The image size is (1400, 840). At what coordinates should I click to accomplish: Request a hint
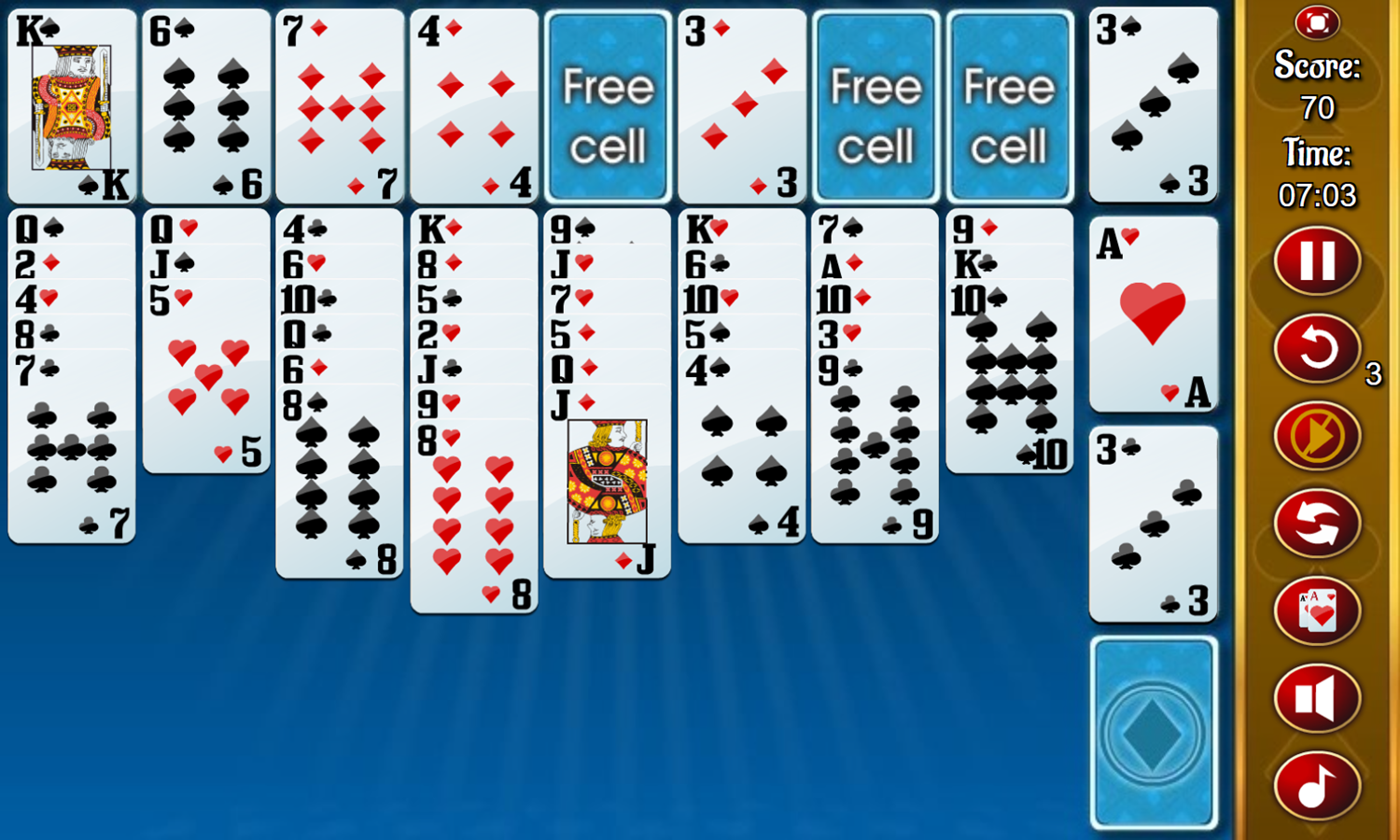pos(1316,436)
